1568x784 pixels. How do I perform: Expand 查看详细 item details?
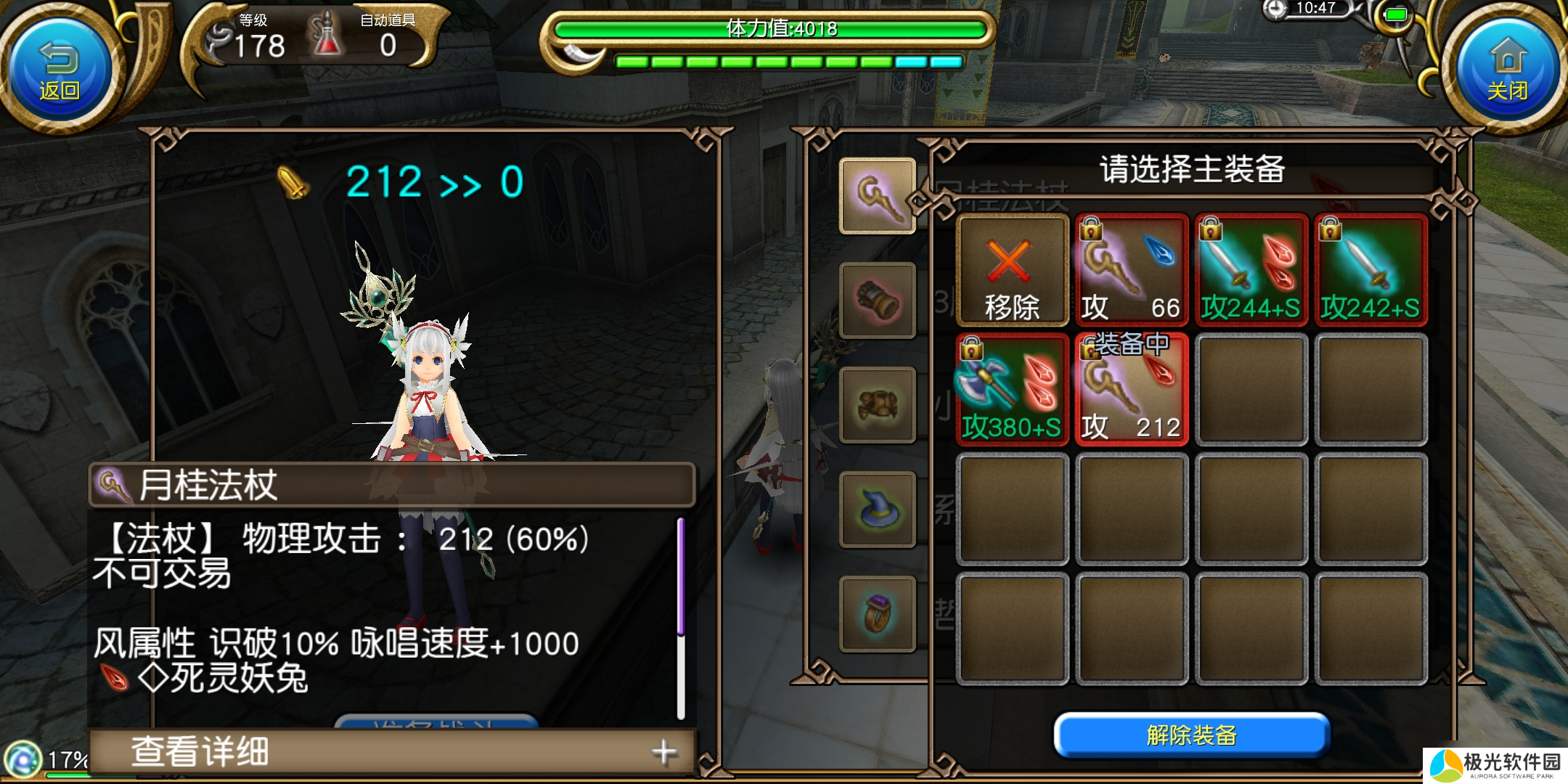click(x=392, y=752)
